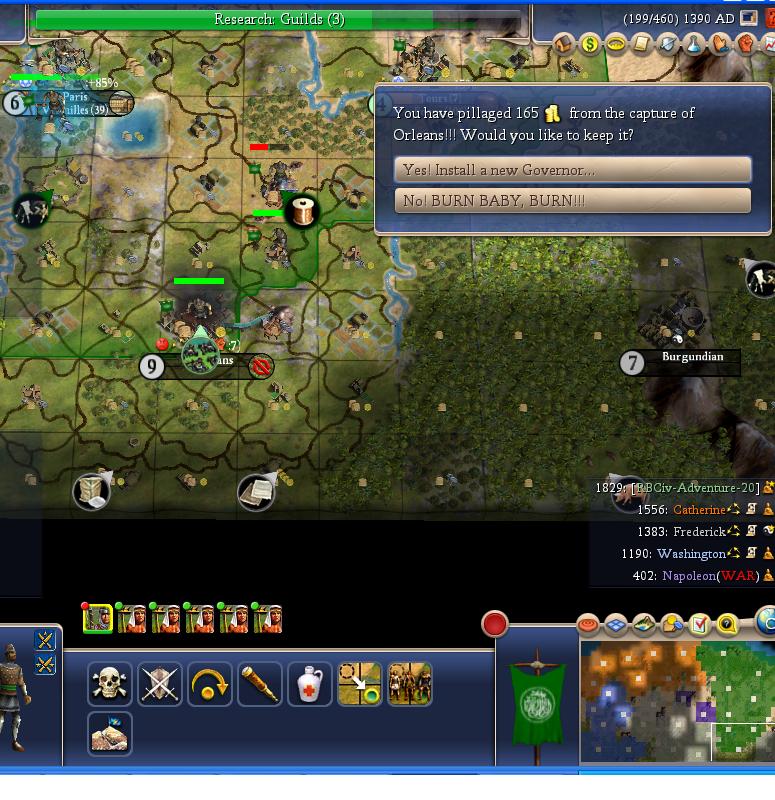Image resolution: width=775 pixels, height=800 pixels.
Task: Select the spyglass action icon
Action: 260,684
